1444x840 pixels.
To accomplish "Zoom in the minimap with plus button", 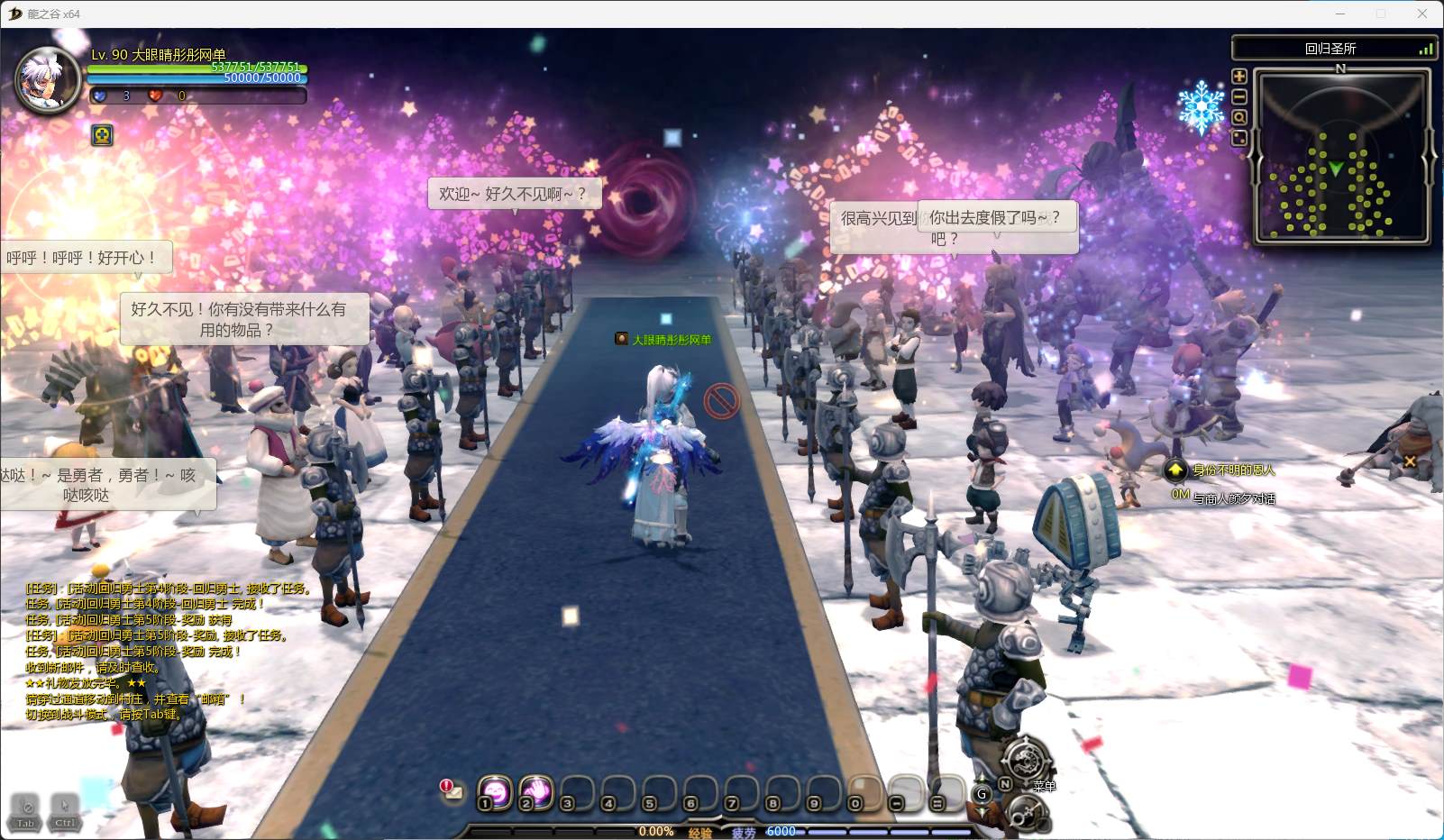I will pyautogui.click(x=1239, y=78).
